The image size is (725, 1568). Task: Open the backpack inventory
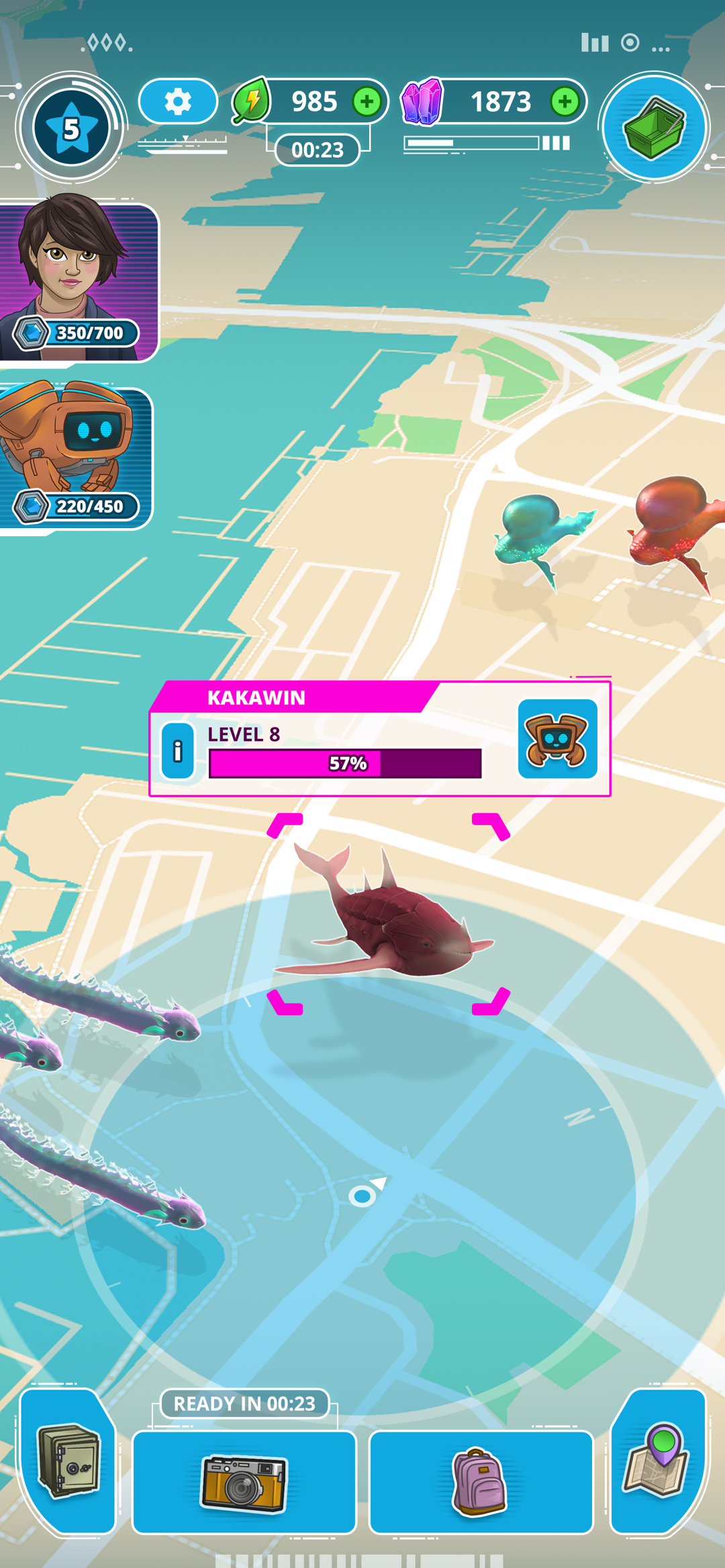[x=480, y=1483]
